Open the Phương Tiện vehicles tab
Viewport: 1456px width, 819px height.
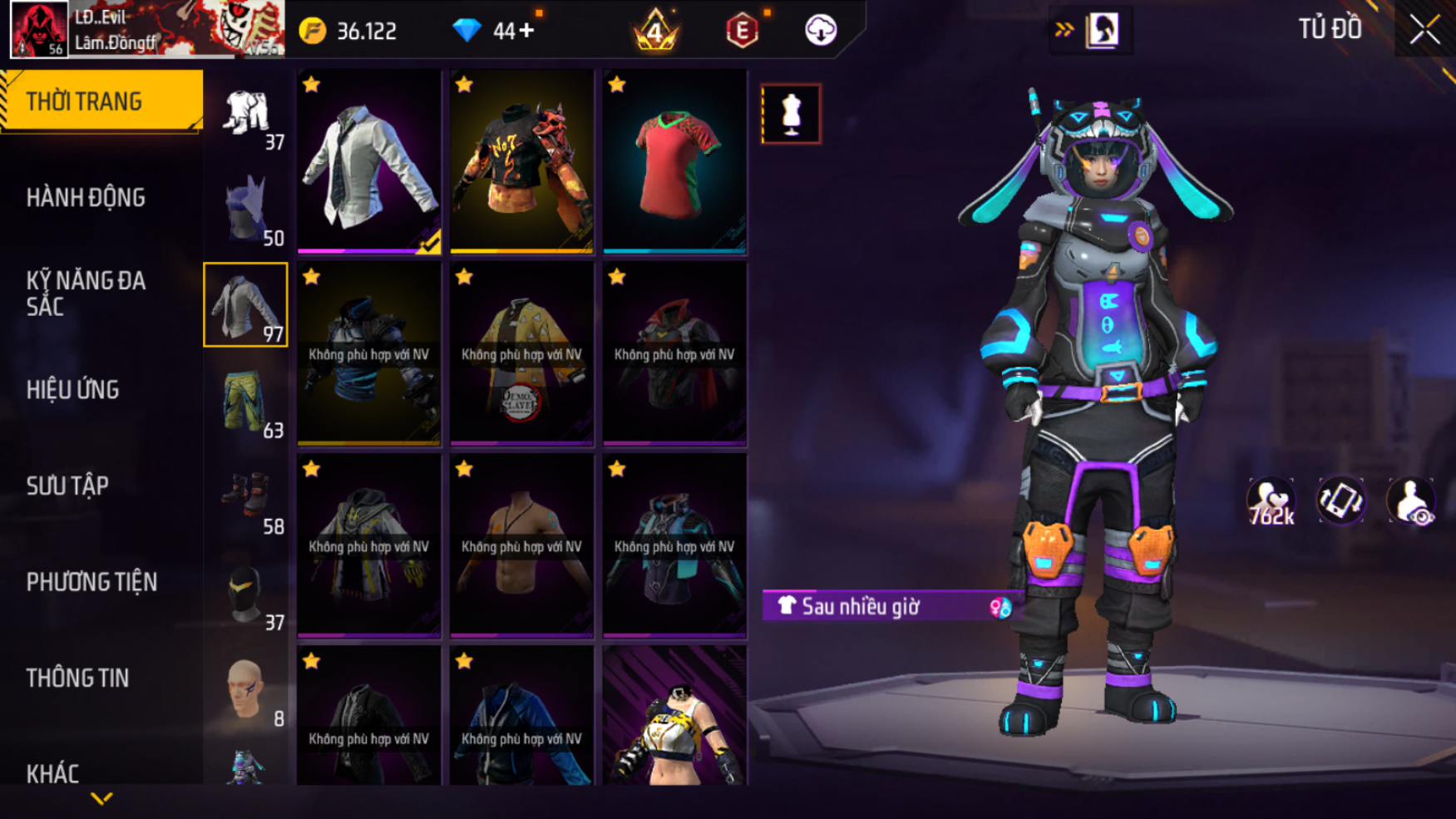click(91, 582)
